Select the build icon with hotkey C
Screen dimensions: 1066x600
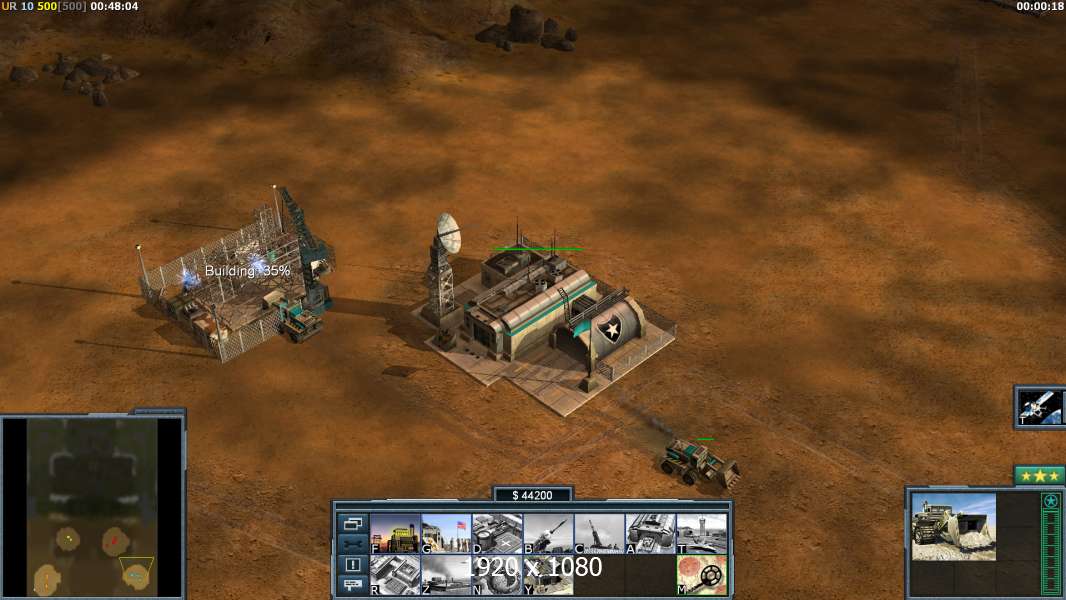point(599,534)
